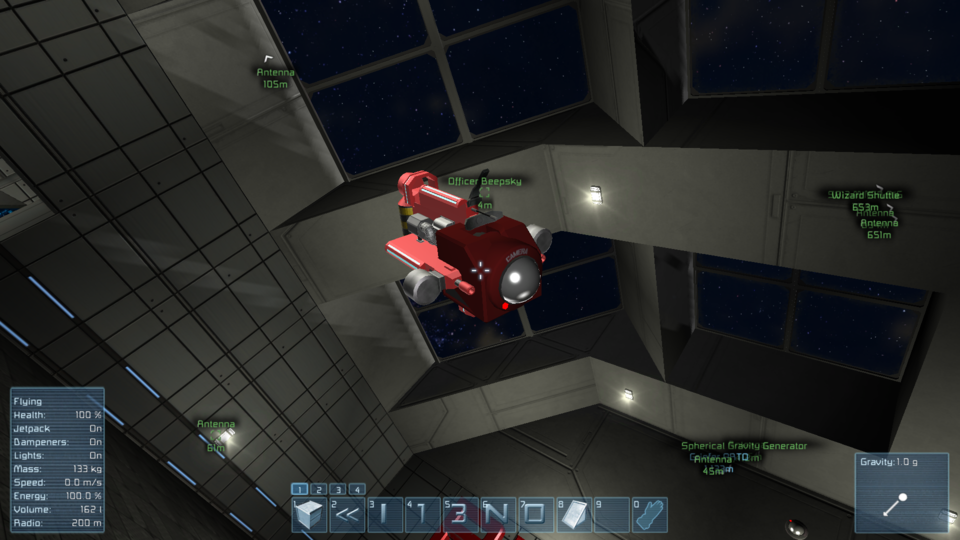The width and height of the screenshot is (960, 540).
Task: Switch to toolbar page 3
Action: 338,489
